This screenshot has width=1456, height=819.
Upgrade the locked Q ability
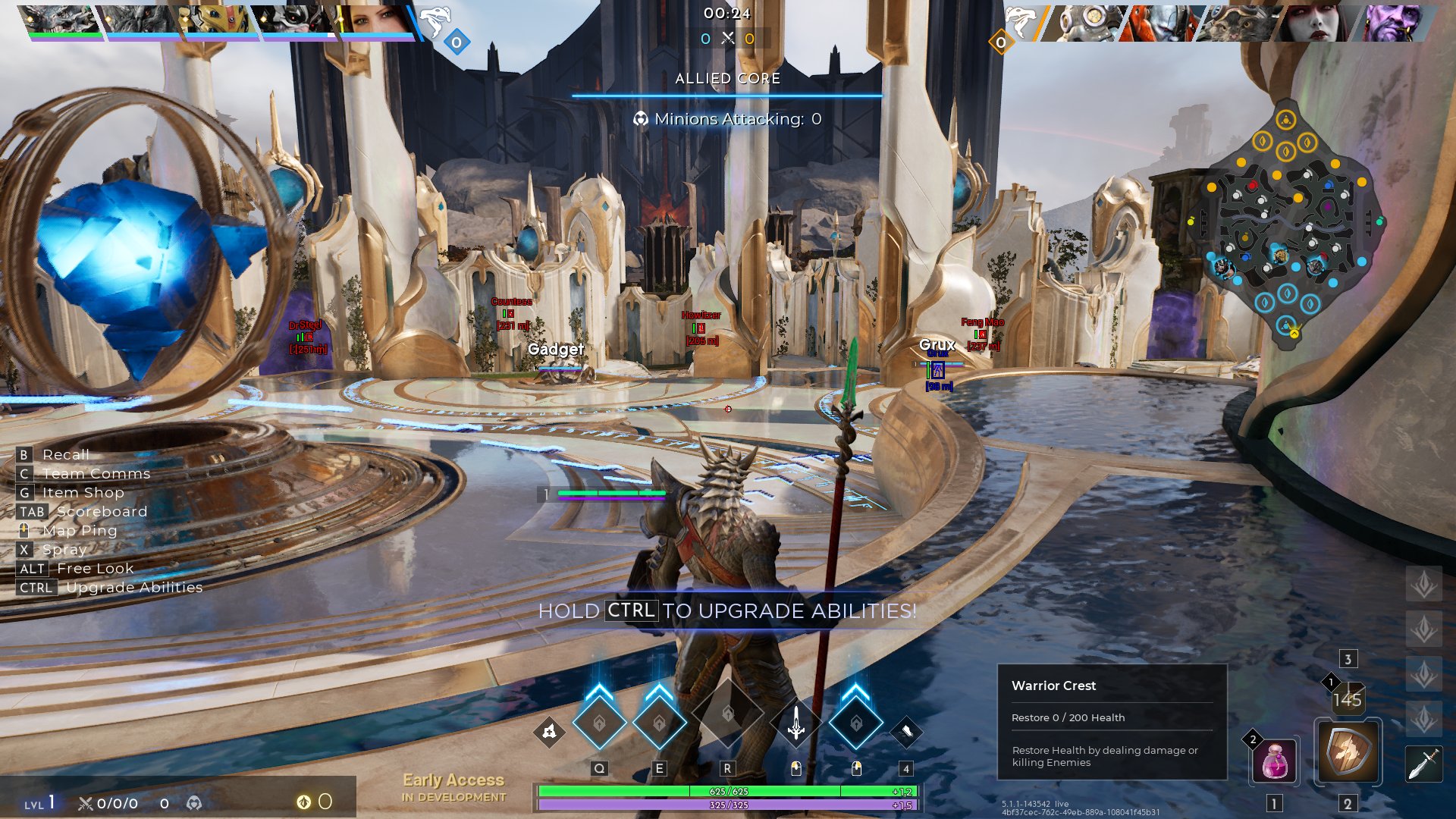point(599,723)
